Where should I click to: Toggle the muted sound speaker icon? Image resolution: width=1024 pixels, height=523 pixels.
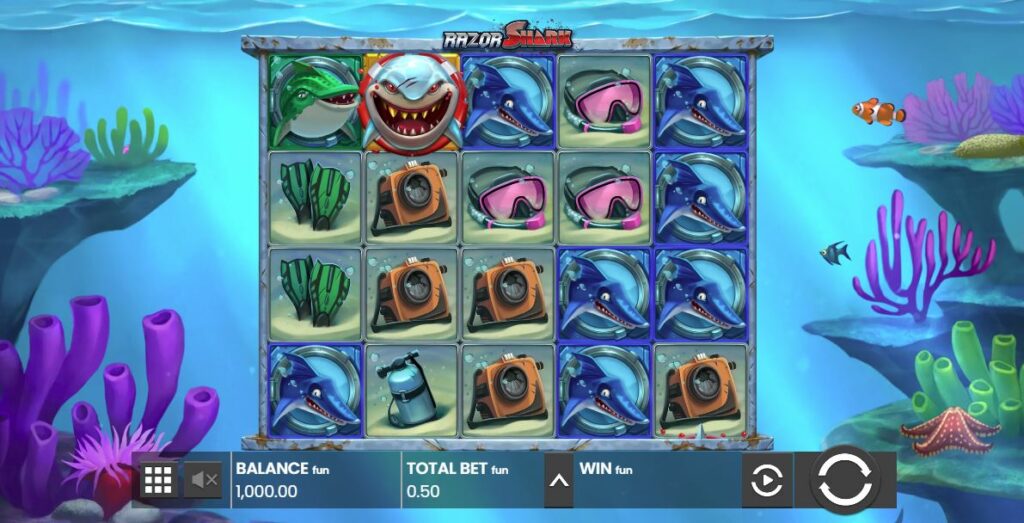tap(205, 481)
